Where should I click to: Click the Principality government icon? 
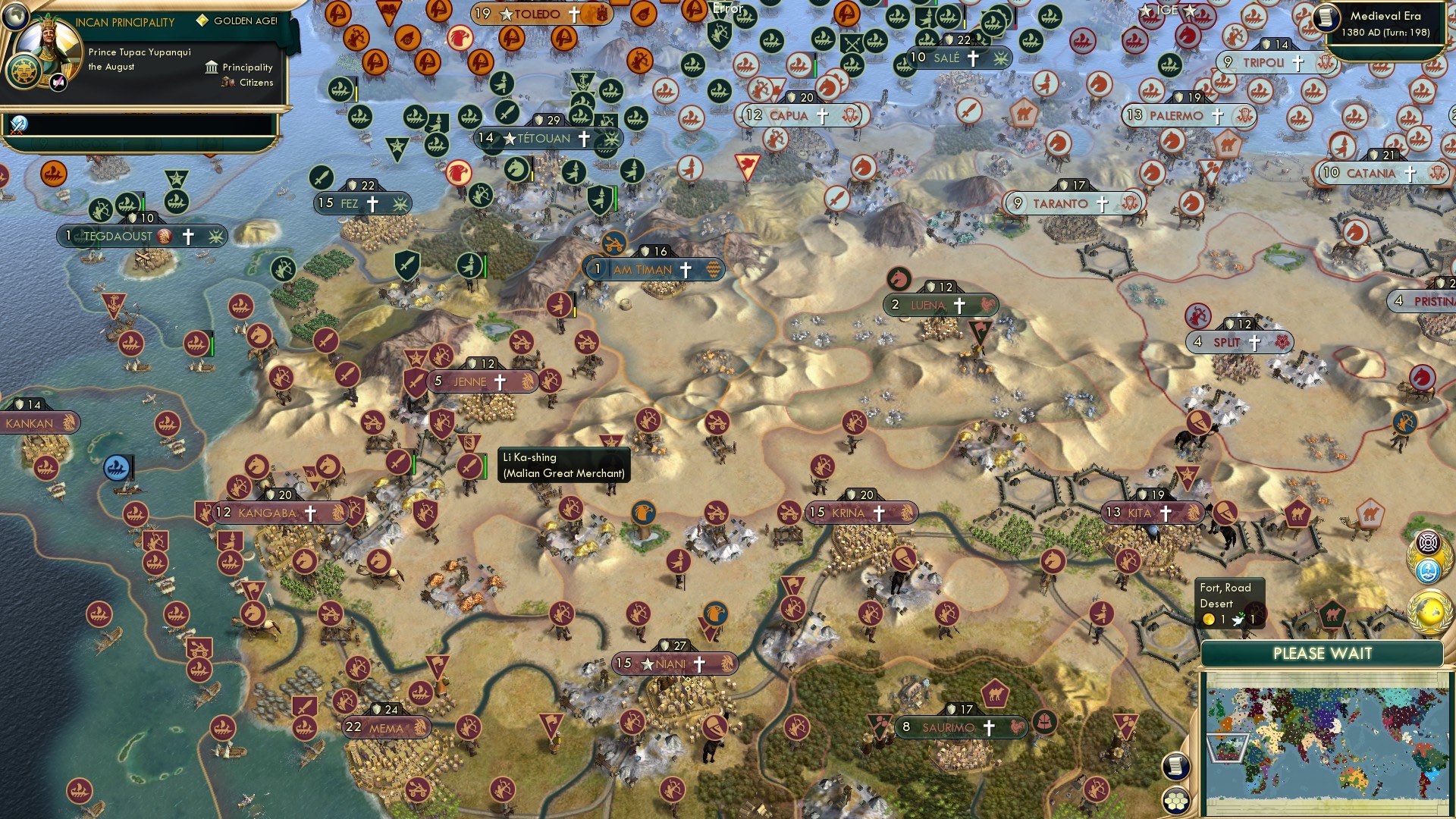click(x=210, y=67)
